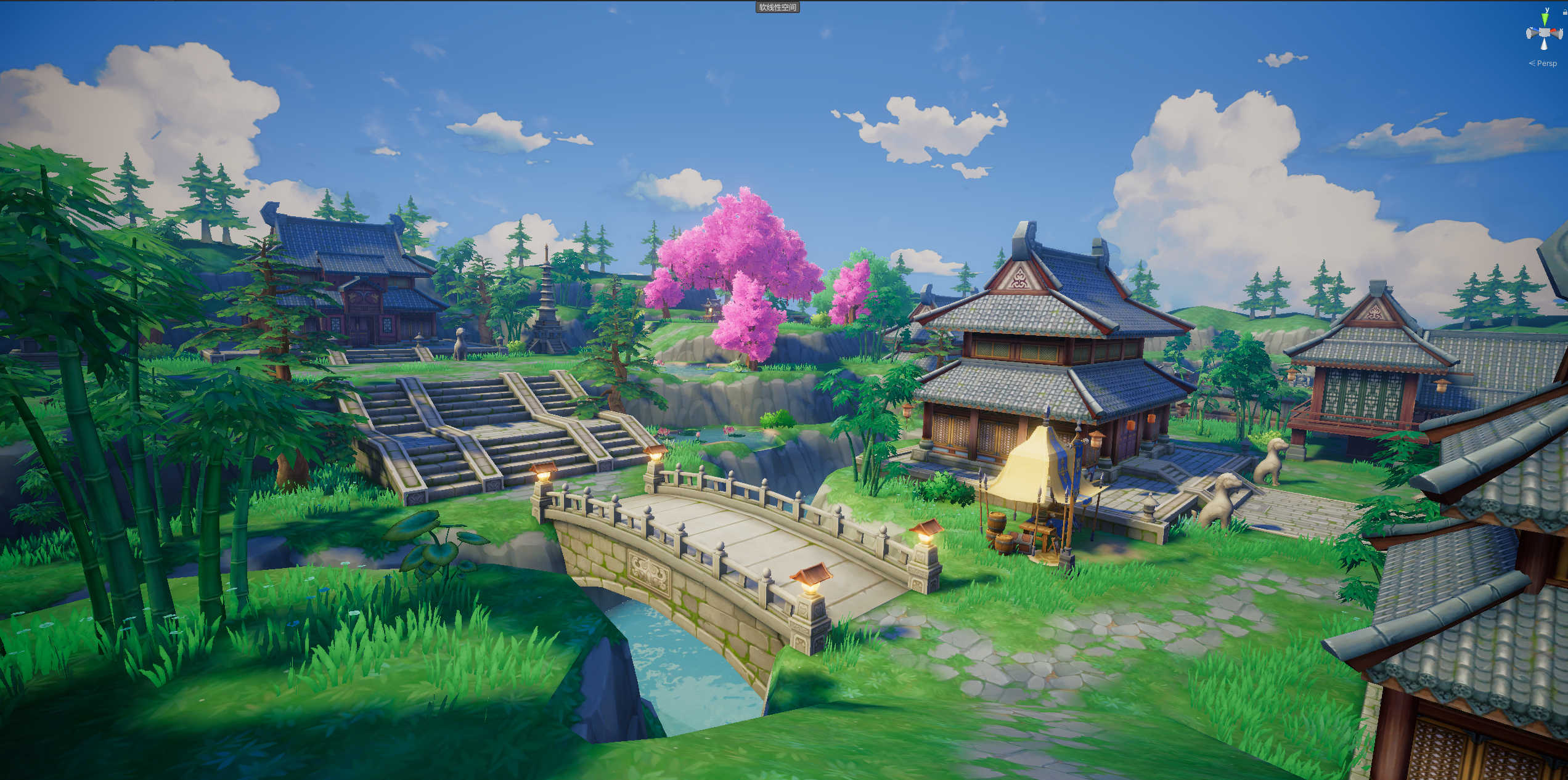Click the green Y axis cone on gizmo
This screenshot has height=780, width=1568.
[1544, 18]
